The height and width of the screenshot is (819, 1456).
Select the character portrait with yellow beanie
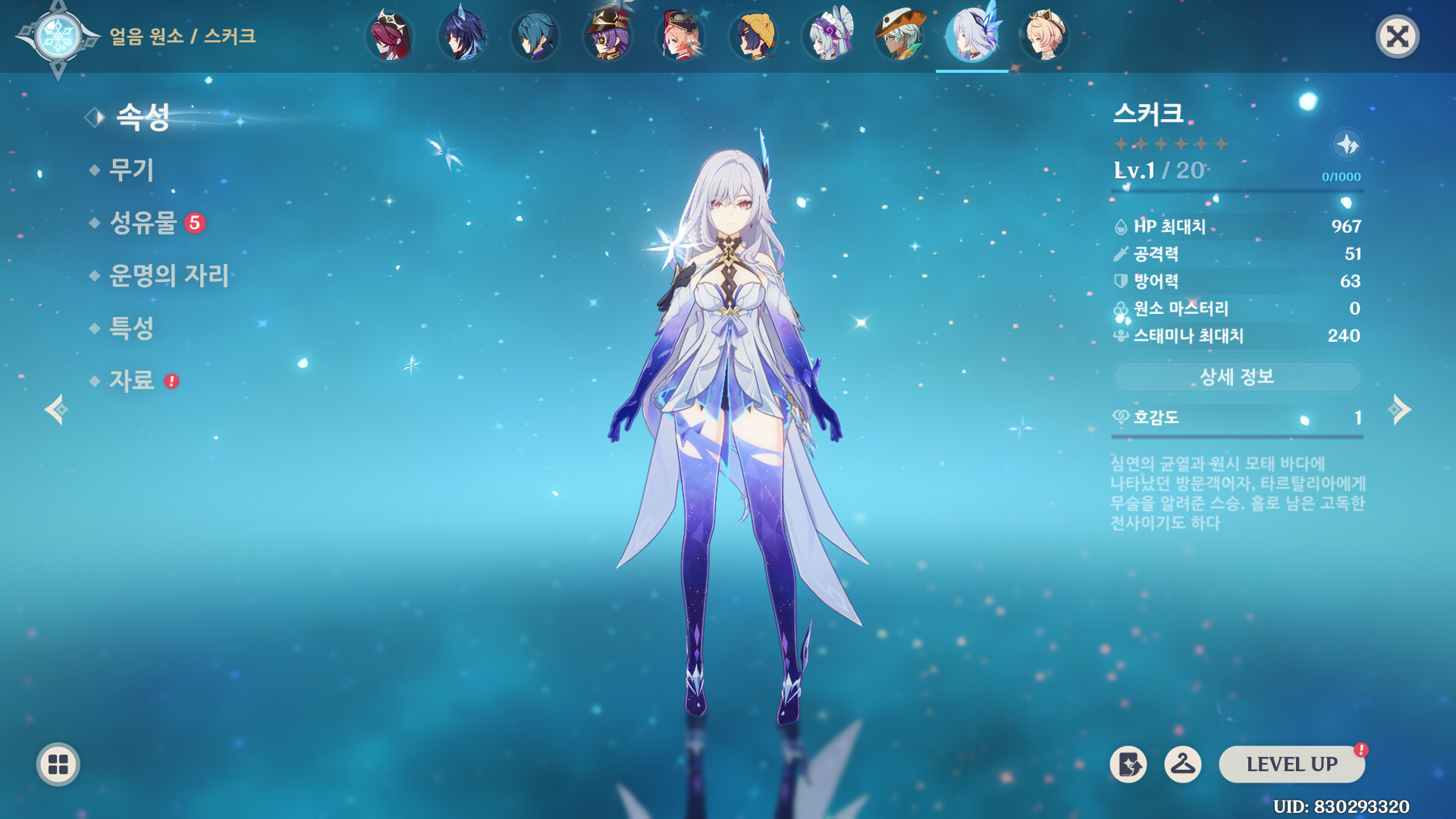pos(754,36)
